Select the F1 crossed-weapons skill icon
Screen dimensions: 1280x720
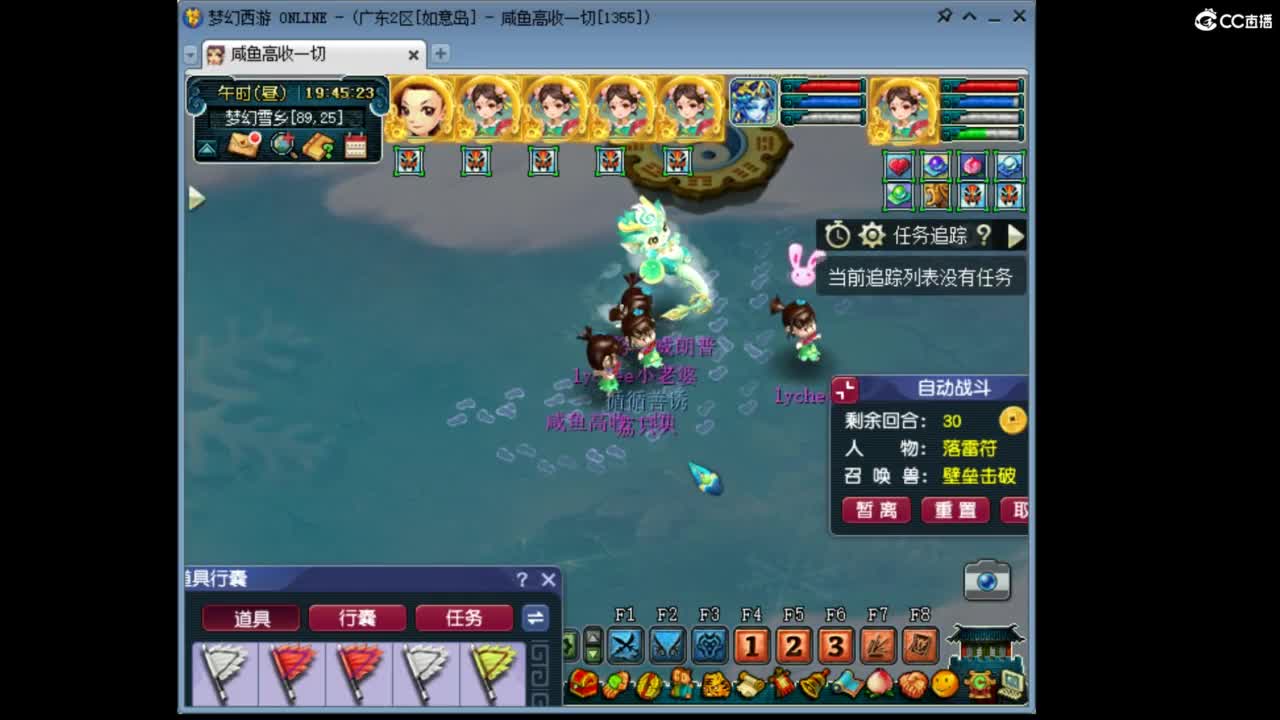(x=627, y=648)
